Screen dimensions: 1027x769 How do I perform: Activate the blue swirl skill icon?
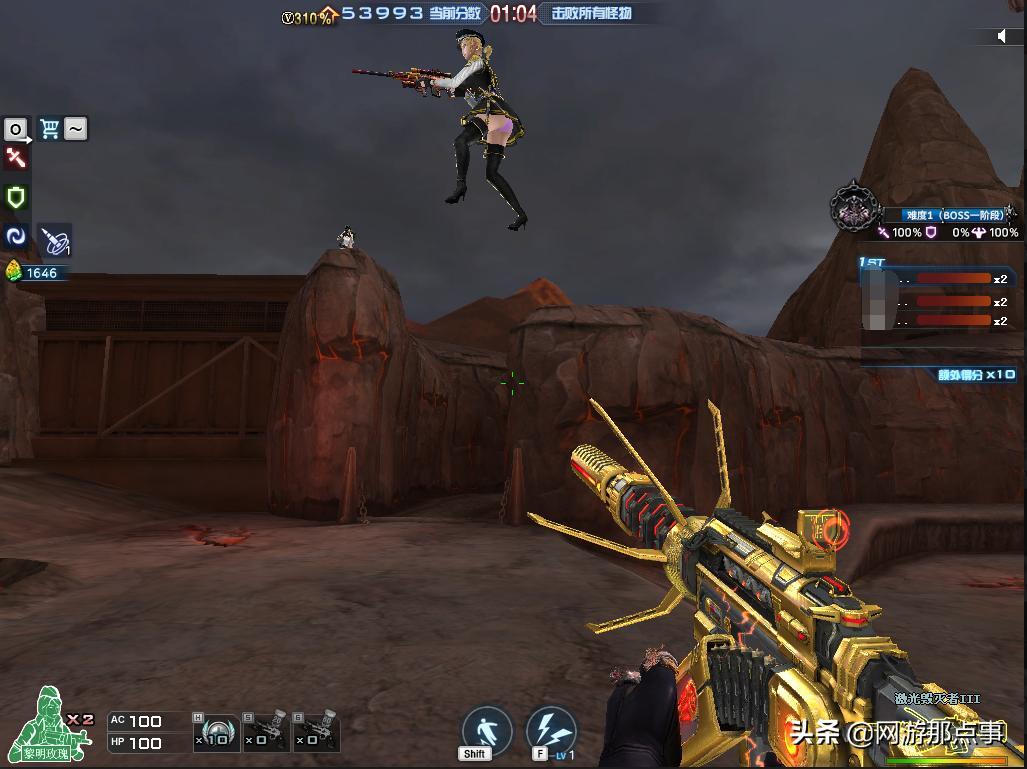pos(16,236)
